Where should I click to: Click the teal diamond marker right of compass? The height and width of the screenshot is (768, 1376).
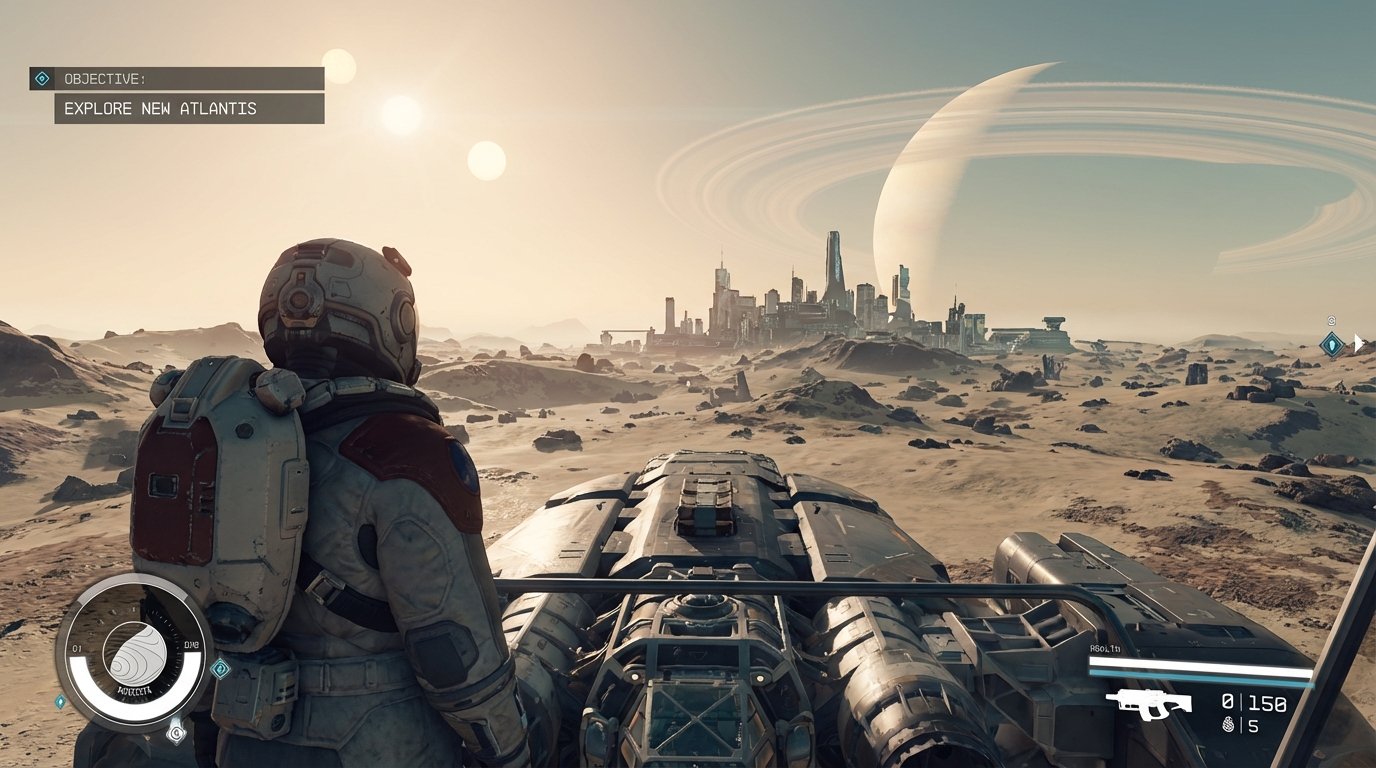pyautogui.click(x=221, y=668)
